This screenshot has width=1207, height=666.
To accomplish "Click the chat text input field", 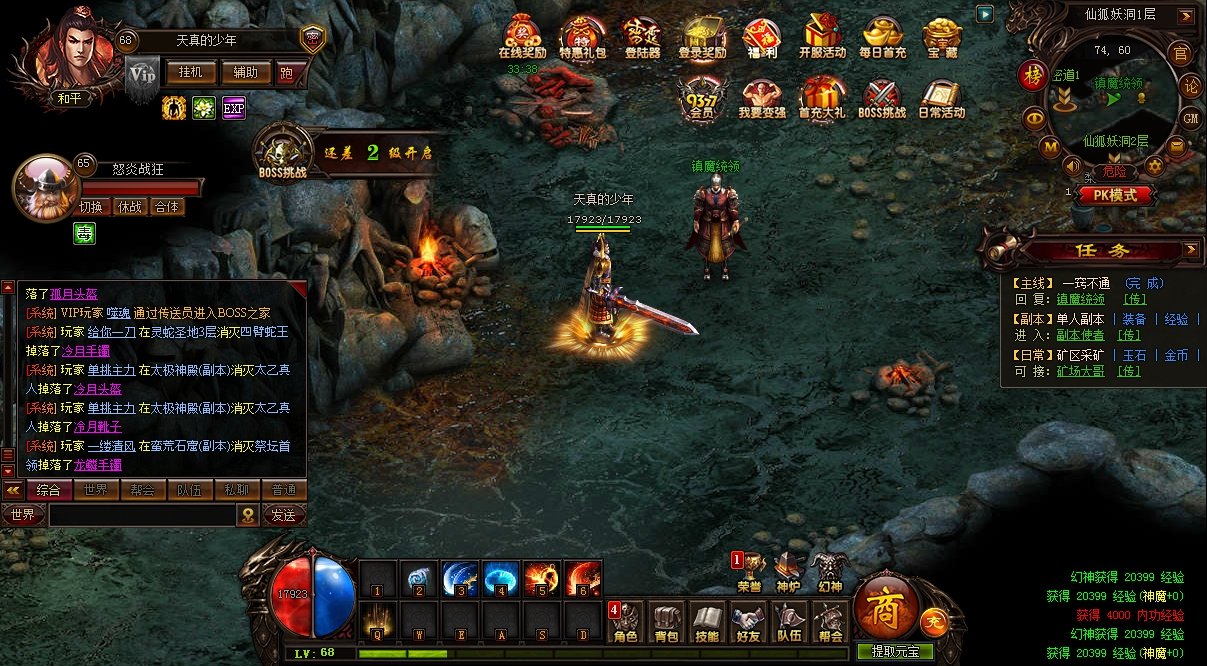I will [142, 515].
